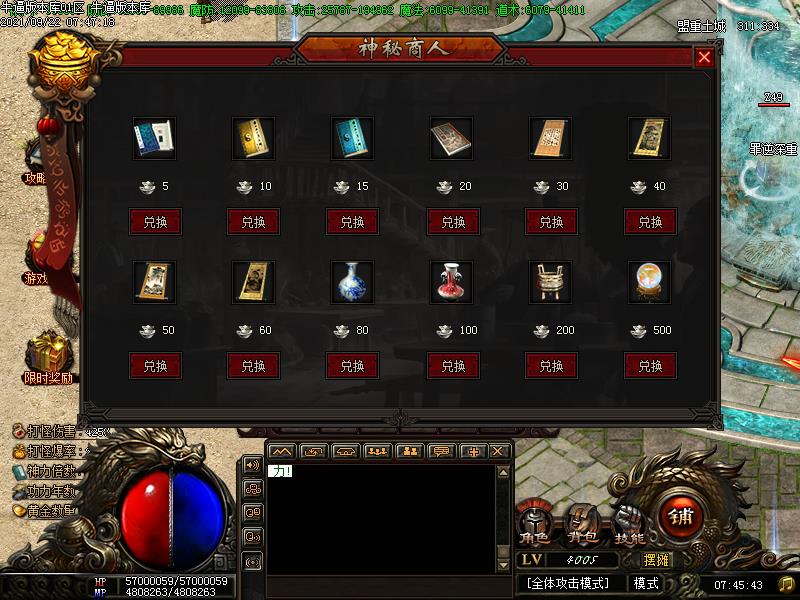Viewport: 800px width, 600px height.
Task: Select the blue-and-white porcelain vase item
Action: [x=351, y=281]
